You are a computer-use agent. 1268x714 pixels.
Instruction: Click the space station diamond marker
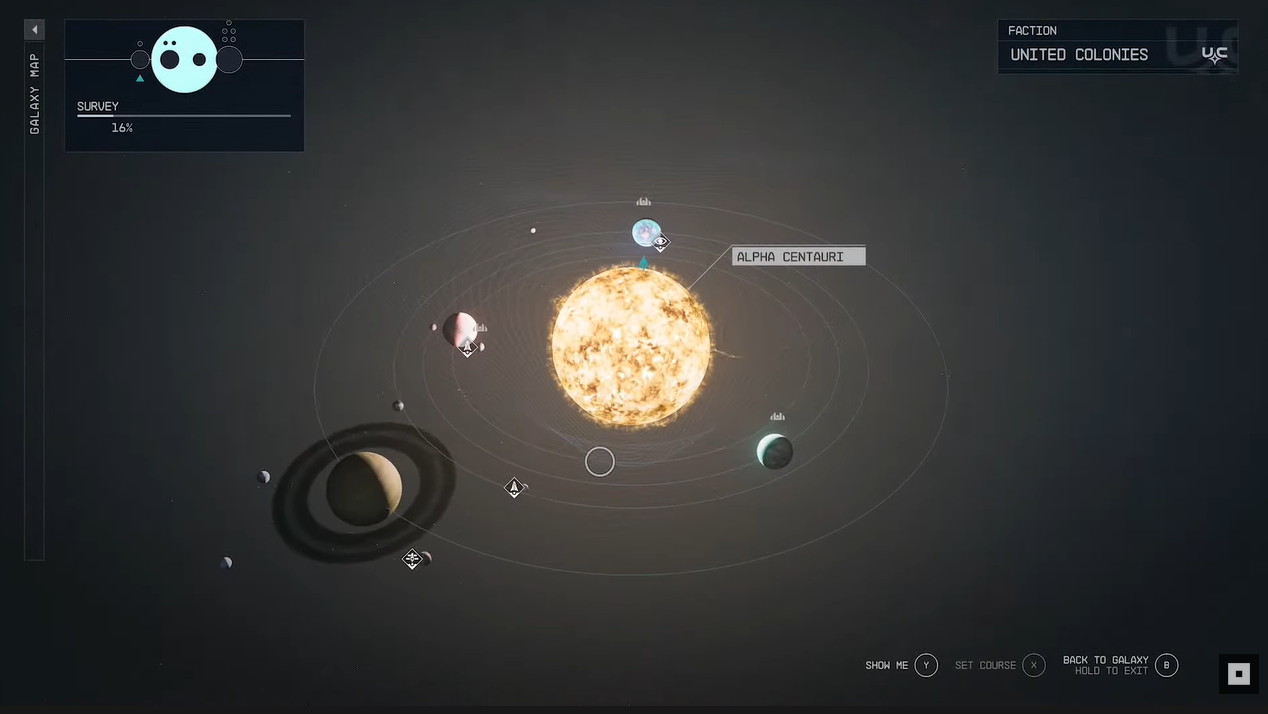(412, 559)
